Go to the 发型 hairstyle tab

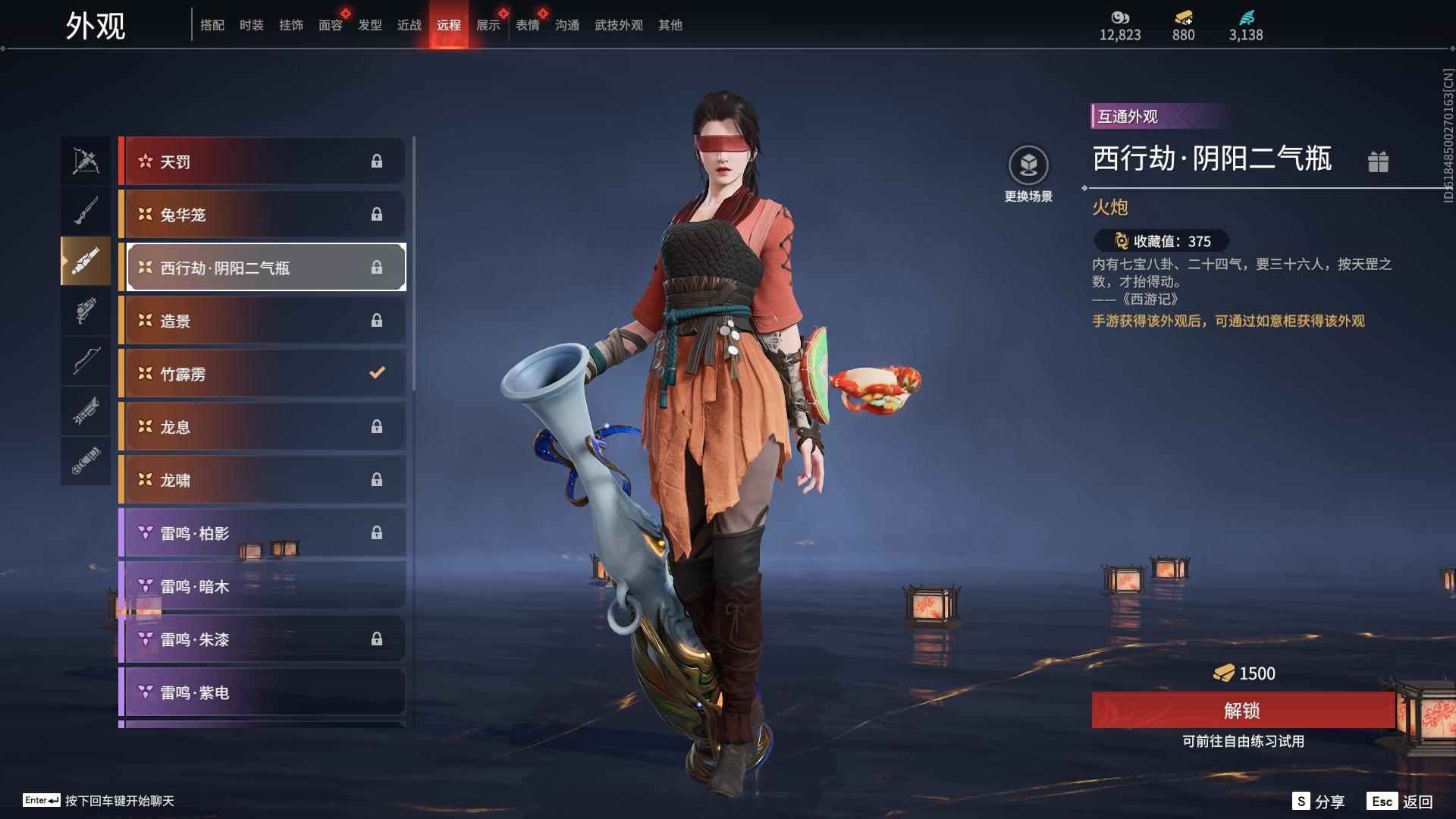click(370, 25)
